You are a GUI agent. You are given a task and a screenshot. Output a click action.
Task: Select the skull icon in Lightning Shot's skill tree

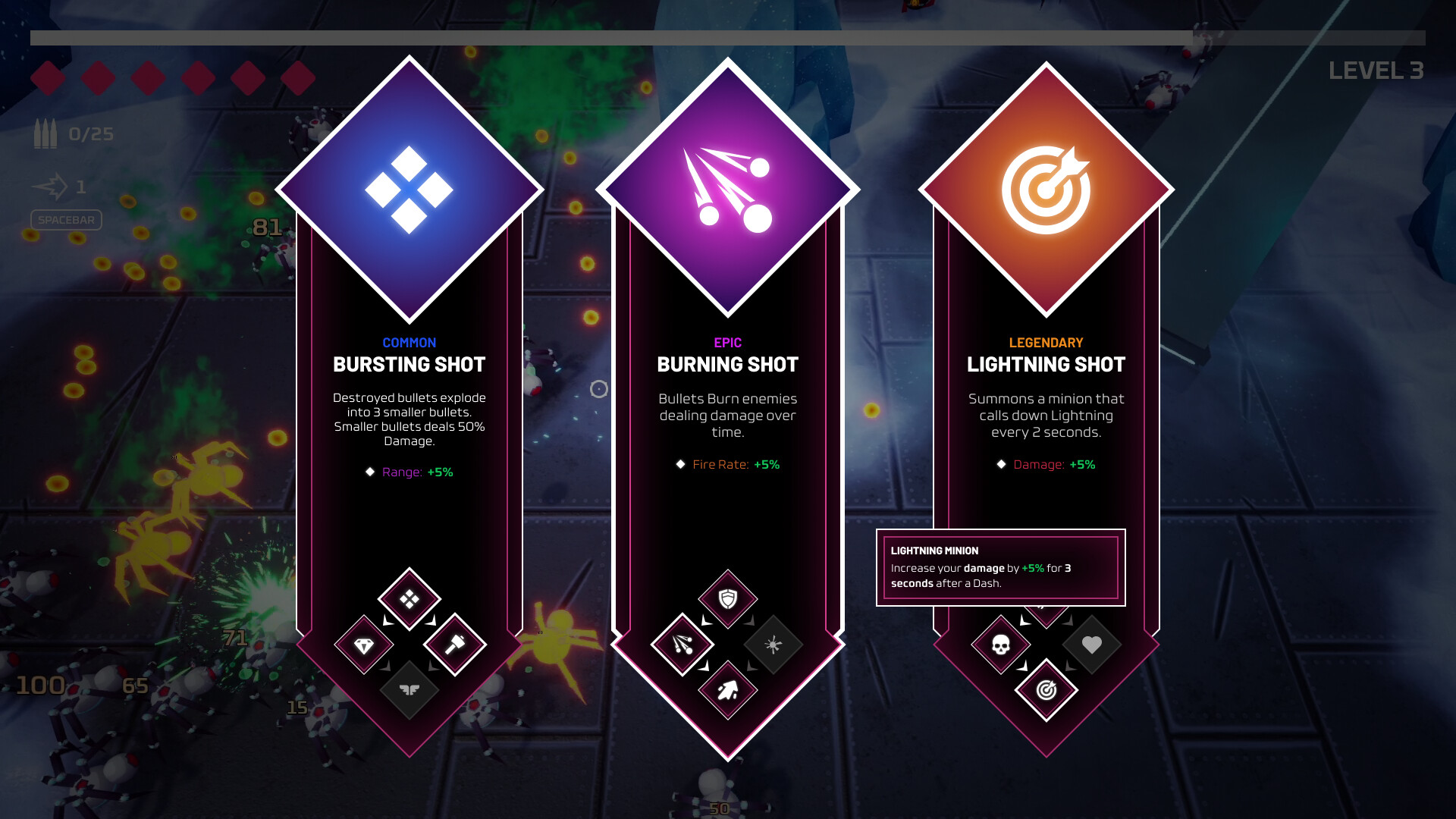999,646
